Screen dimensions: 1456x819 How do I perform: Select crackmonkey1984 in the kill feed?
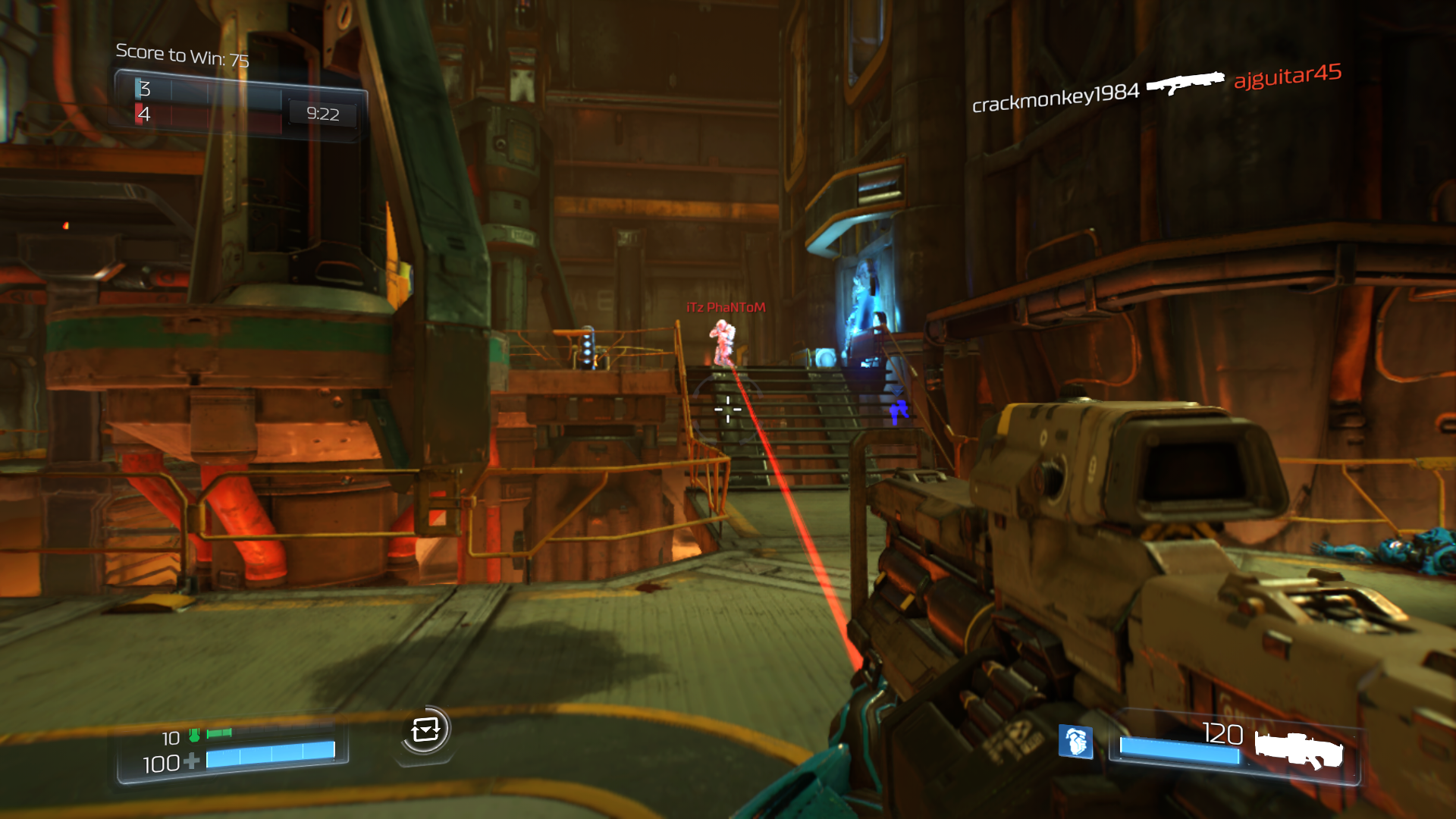coord(1056,98)
